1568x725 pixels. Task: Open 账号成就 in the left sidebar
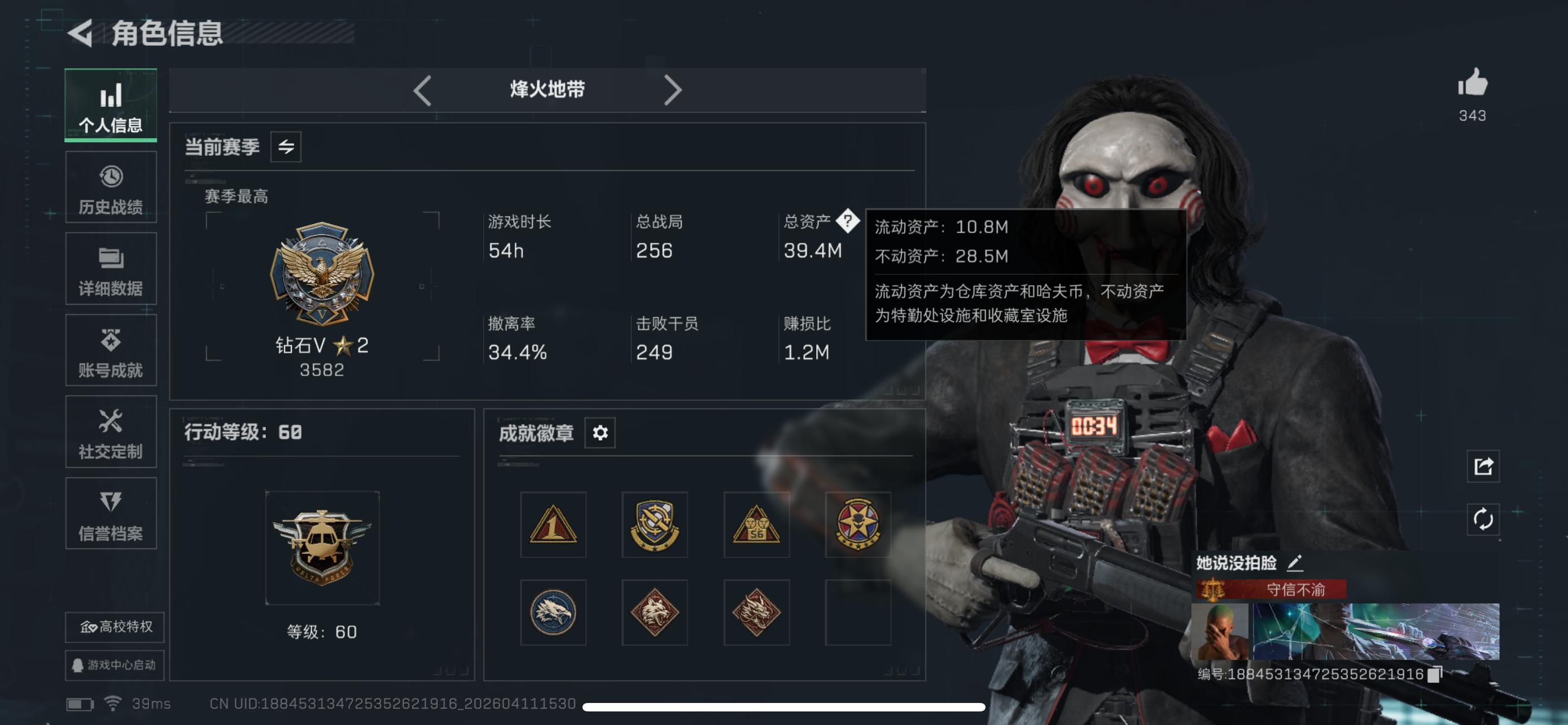pyautogui.click(x=111, y=350)
